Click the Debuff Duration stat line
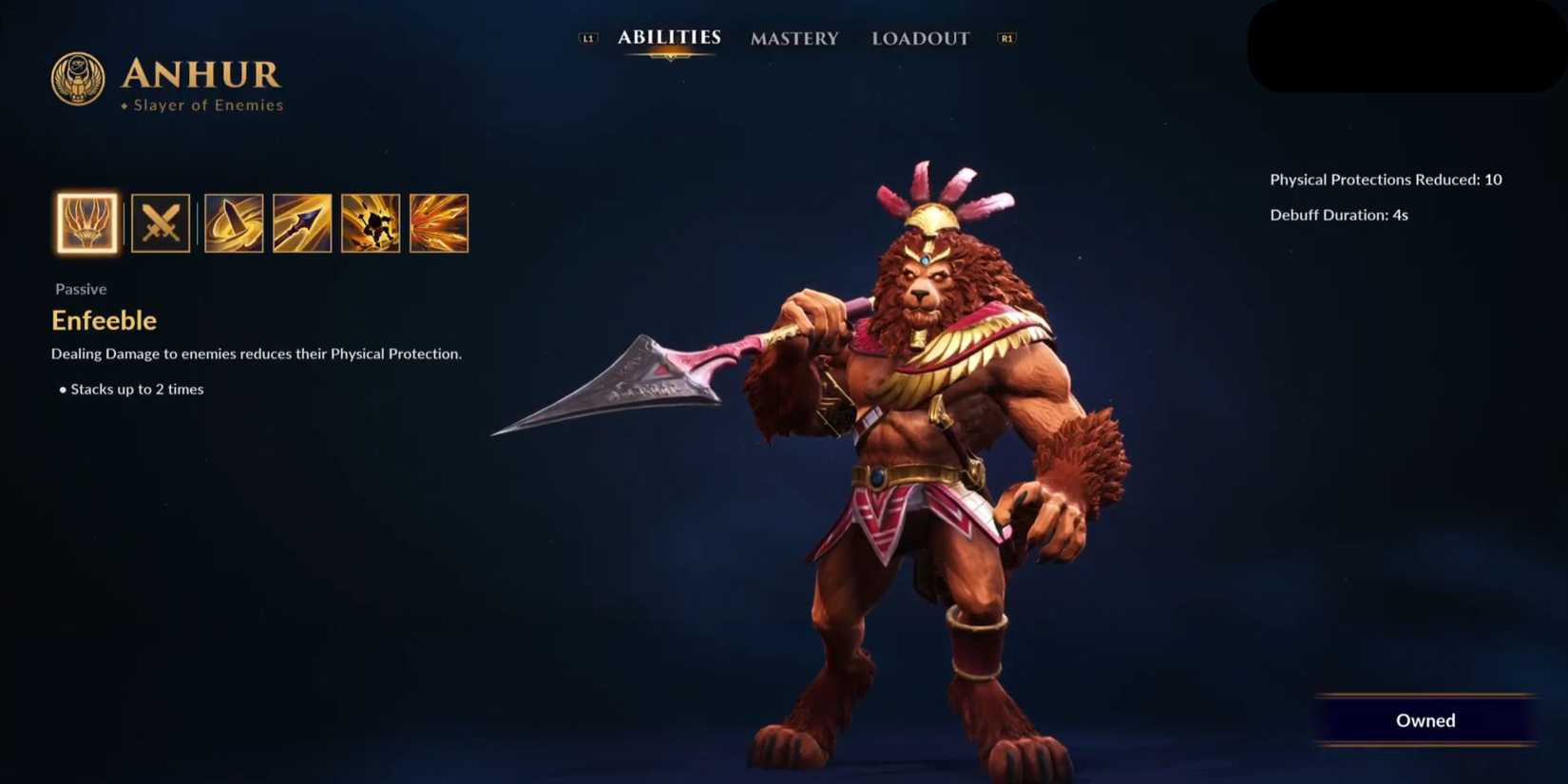Image resolution: width=1568 pixels, height=784 pixels. pyautogui.click(x=1339, y=215)
